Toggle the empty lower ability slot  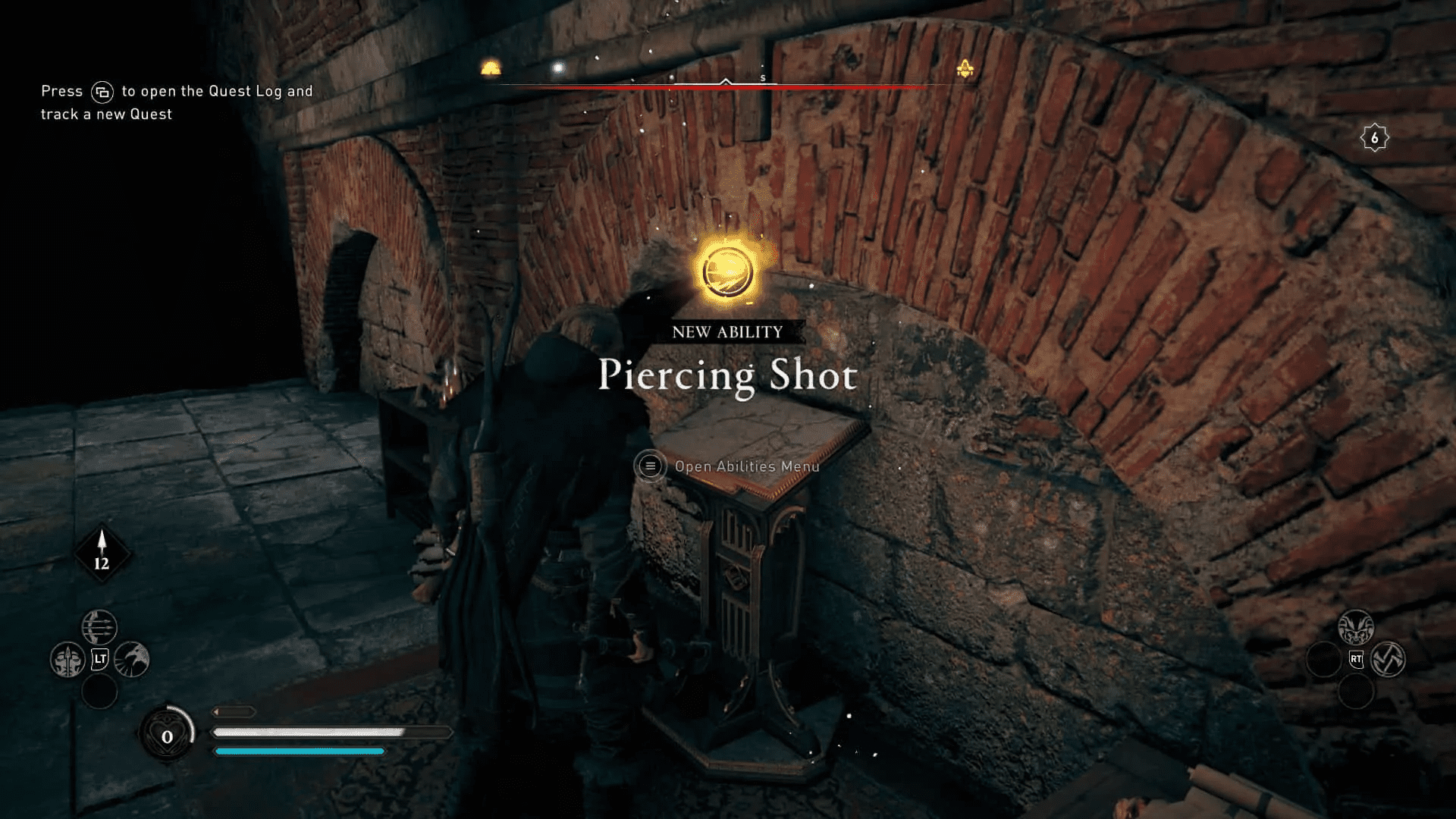(x=99, y=692)
